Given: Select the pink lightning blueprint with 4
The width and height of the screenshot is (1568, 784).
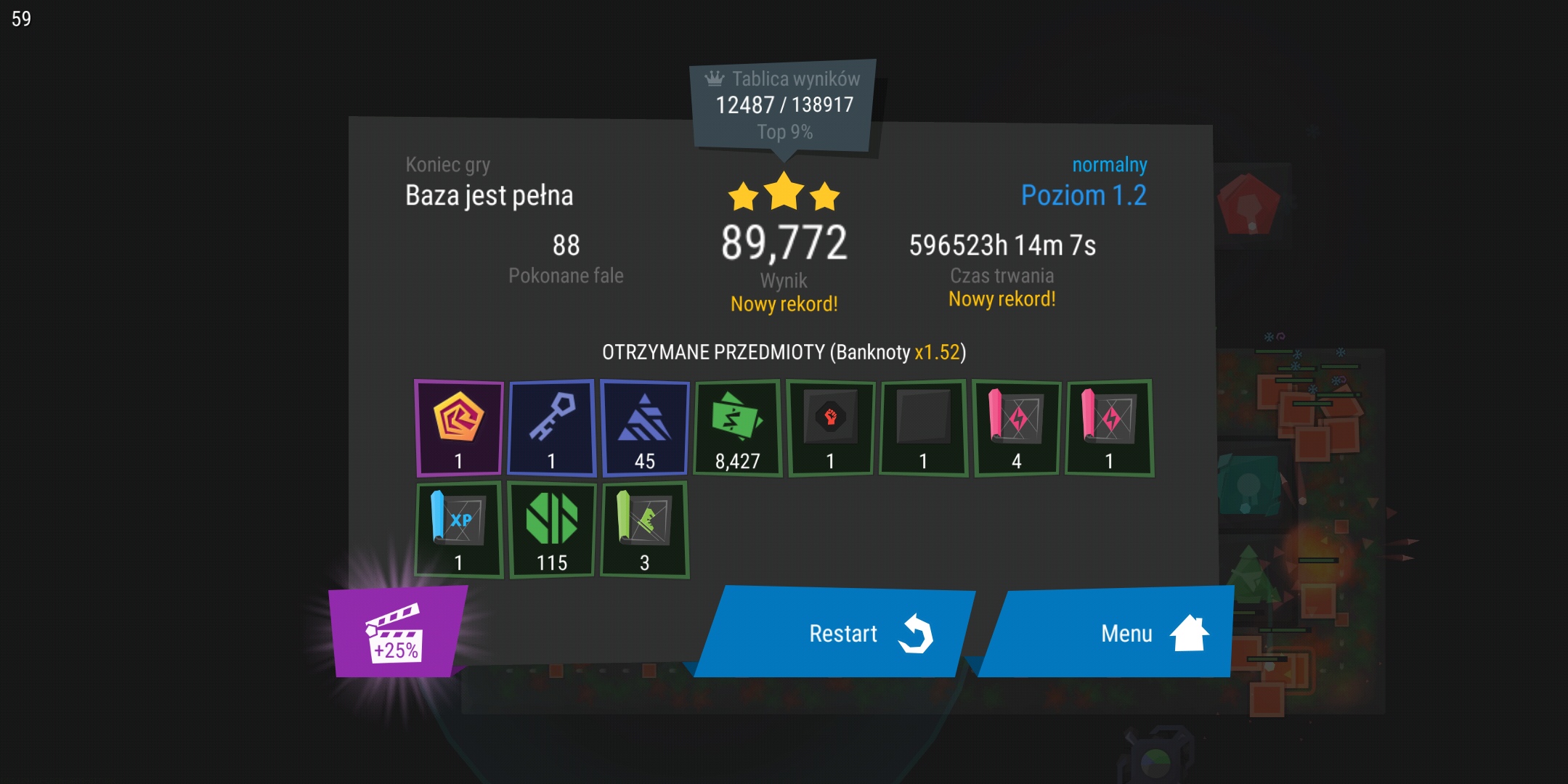Looking at the screenshot, I should coord(1017,428).
